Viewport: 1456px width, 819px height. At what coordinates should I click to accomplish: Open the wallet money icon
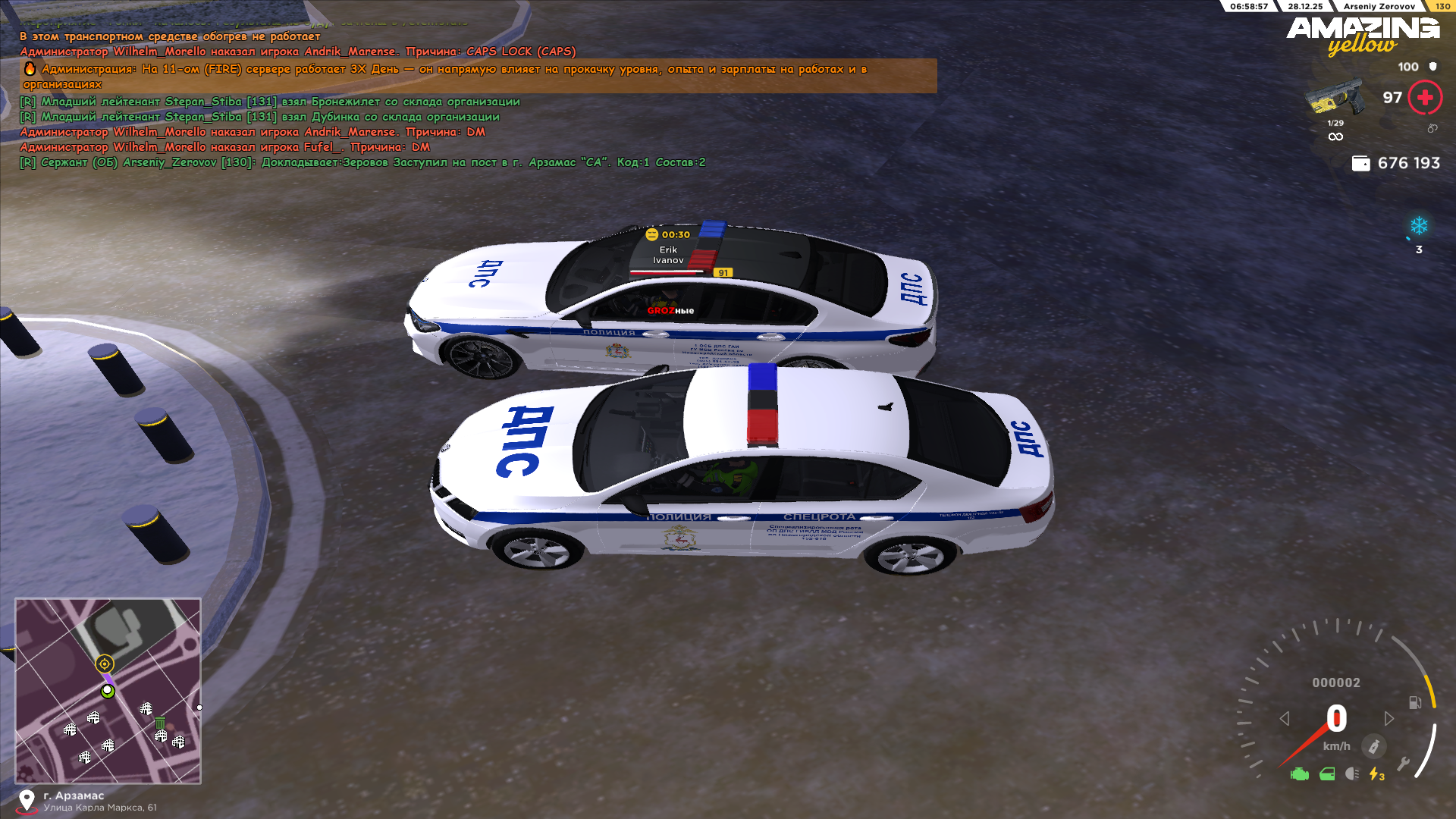1361,163
